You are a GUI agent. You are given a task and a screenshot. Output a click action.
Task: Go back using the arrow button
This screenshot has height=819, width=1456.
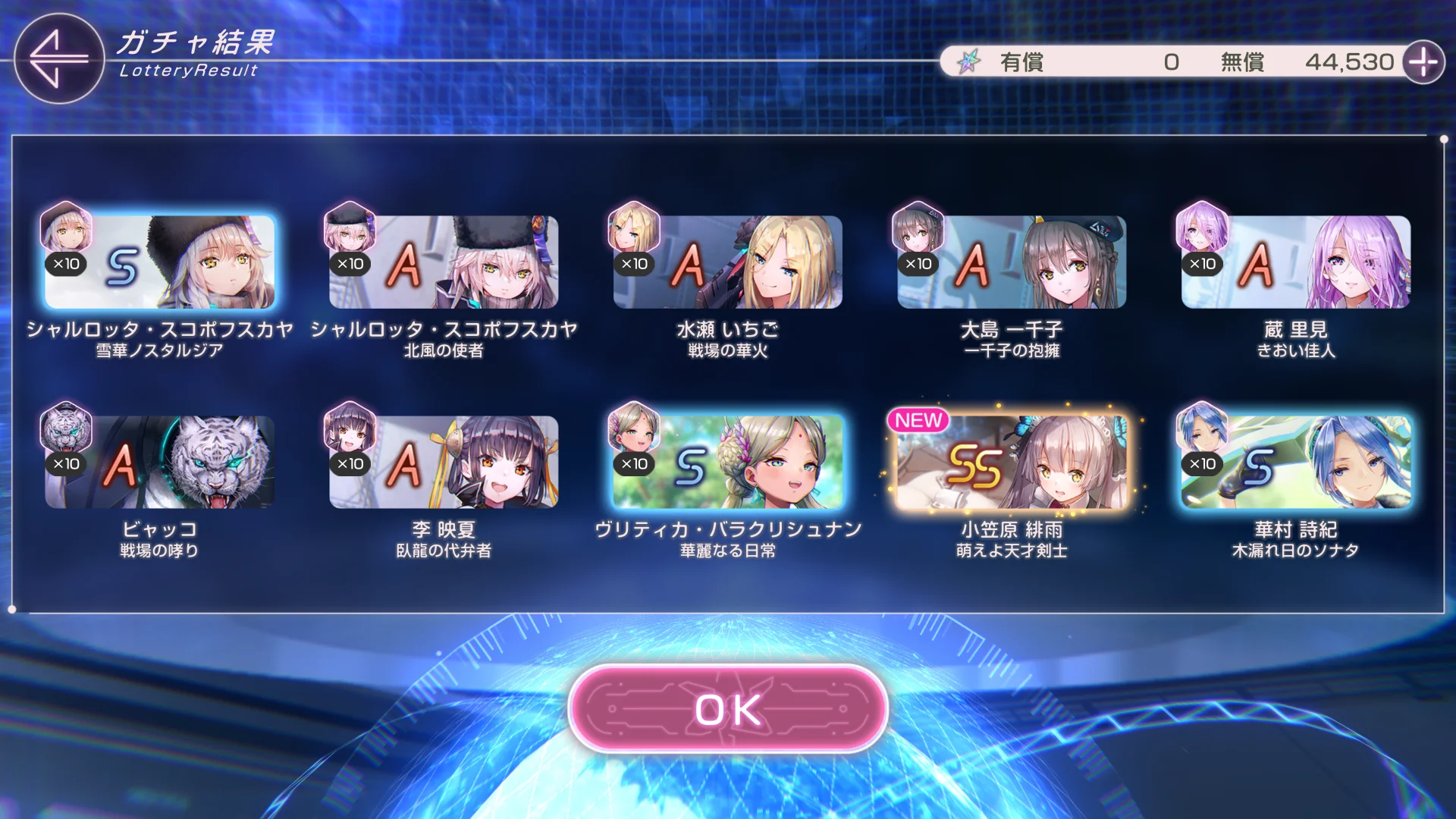tap(58, 58)
